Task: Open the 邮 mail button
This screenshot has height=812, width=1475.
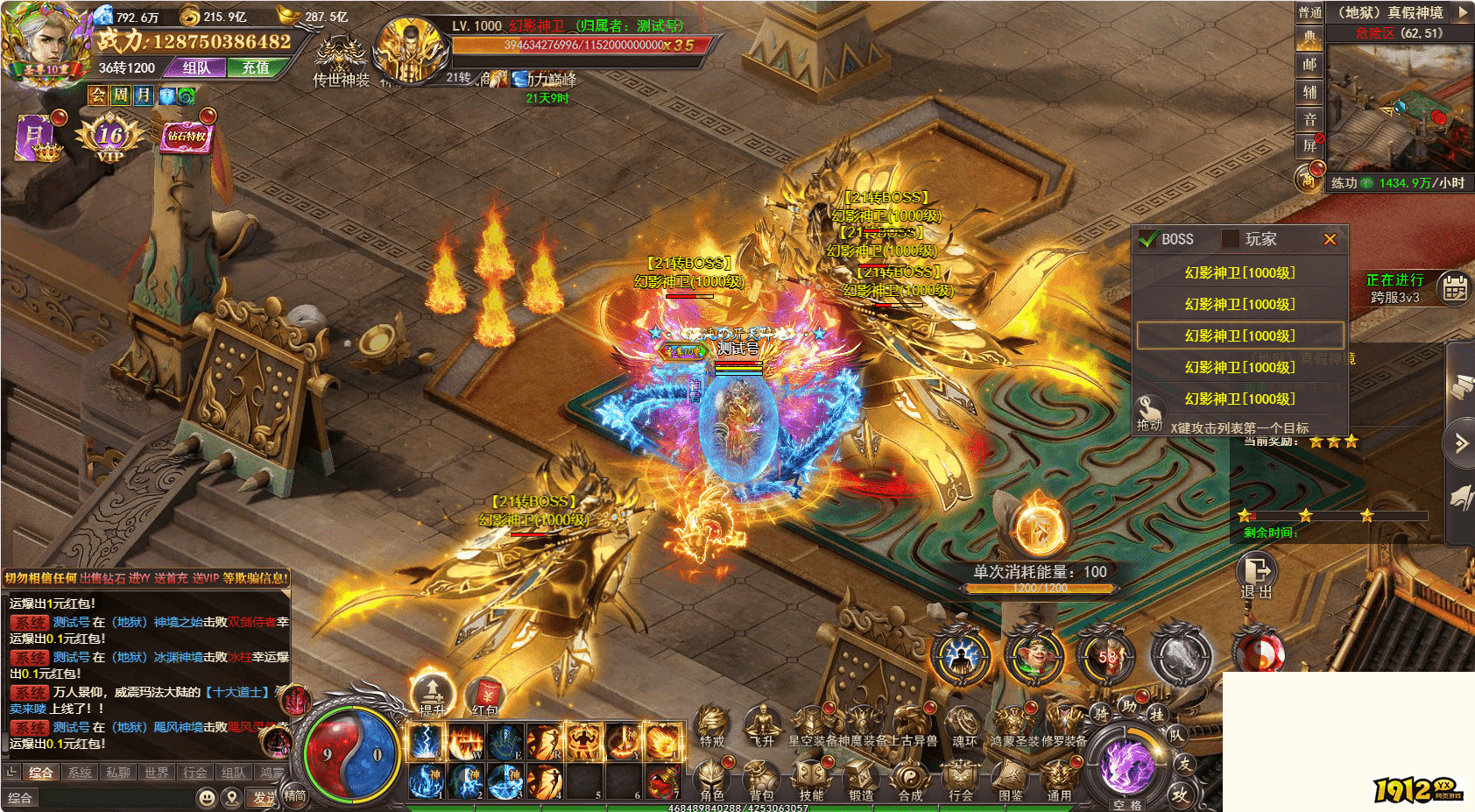Action: coord(1309,65)
